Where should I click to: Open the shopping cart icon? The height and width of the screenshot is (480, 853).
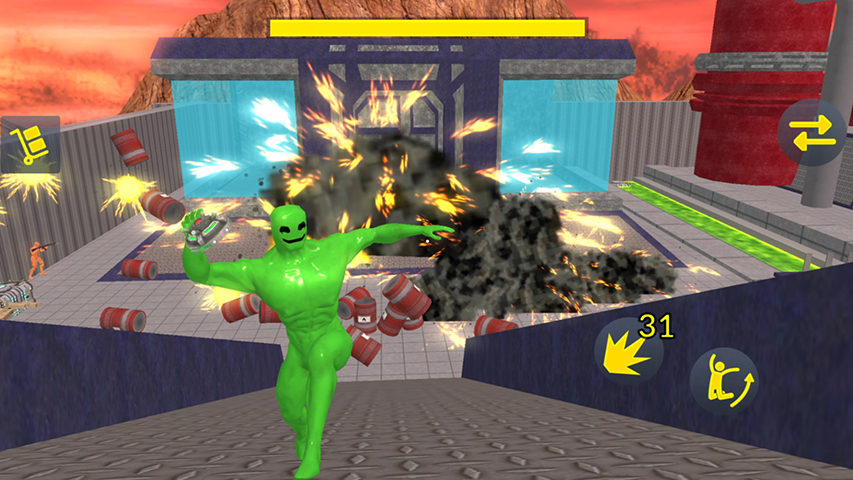point(28,145)
